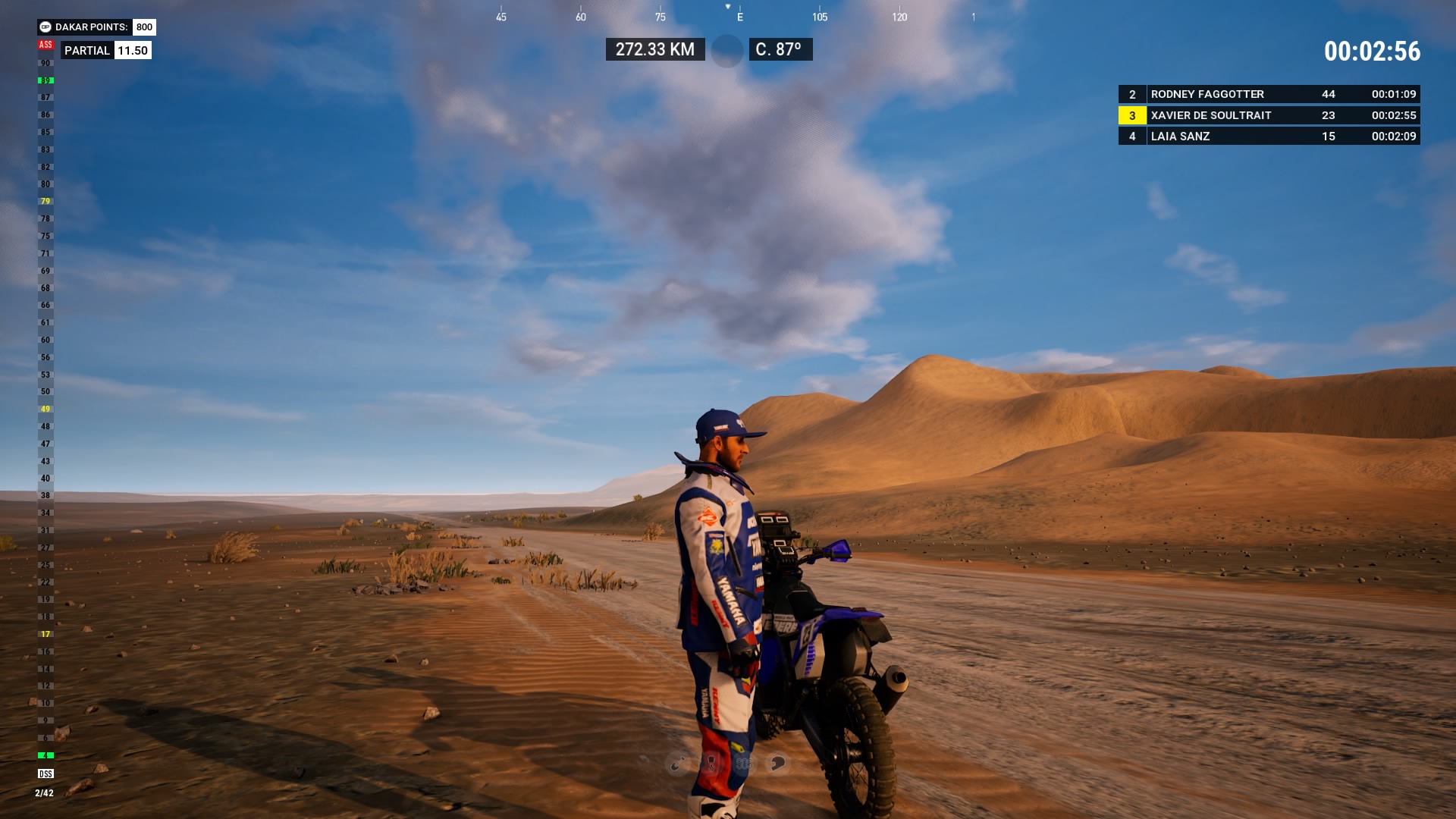Click the red distress beacon icon

pos(710,763)
